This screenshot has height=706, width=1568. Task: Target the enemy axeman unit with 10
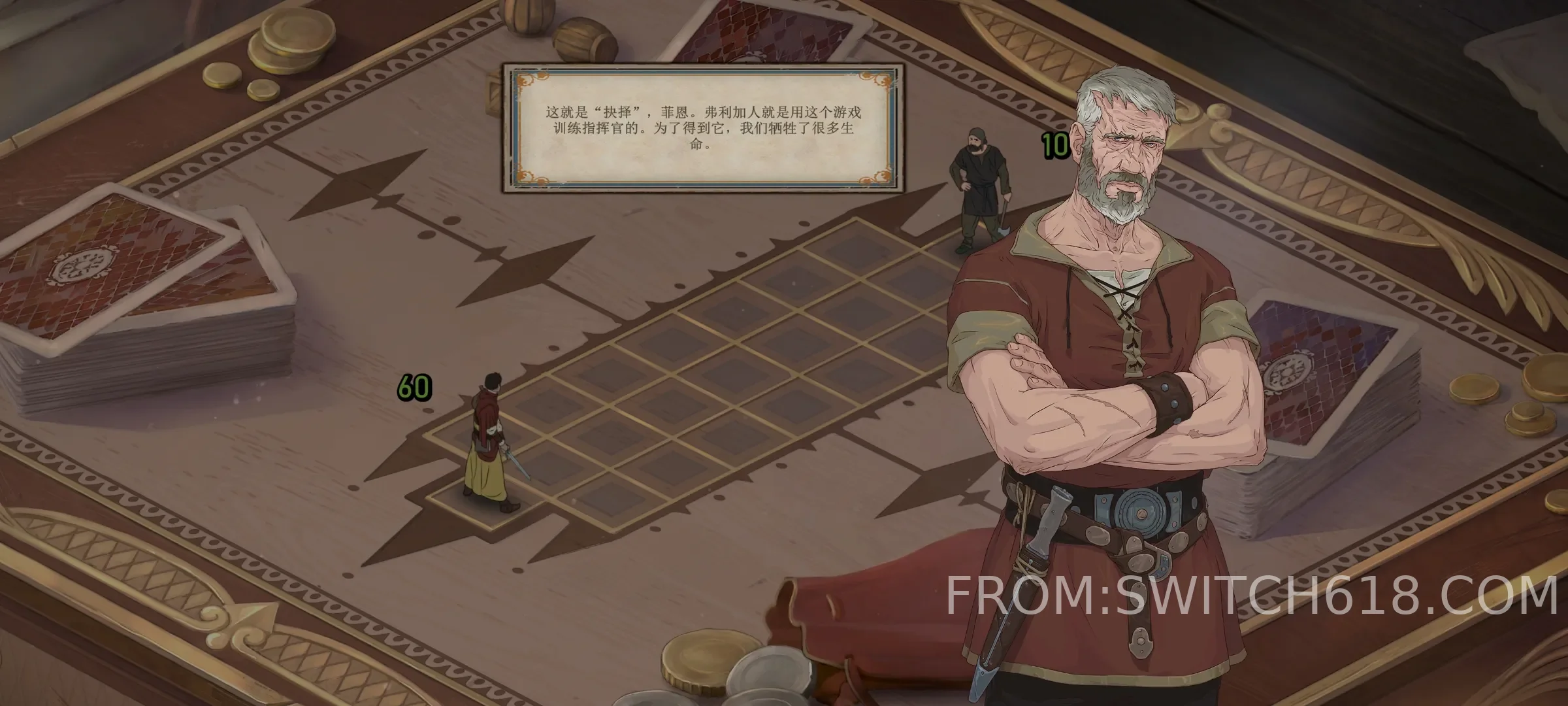pyautogui.click(x=979, y=190)
